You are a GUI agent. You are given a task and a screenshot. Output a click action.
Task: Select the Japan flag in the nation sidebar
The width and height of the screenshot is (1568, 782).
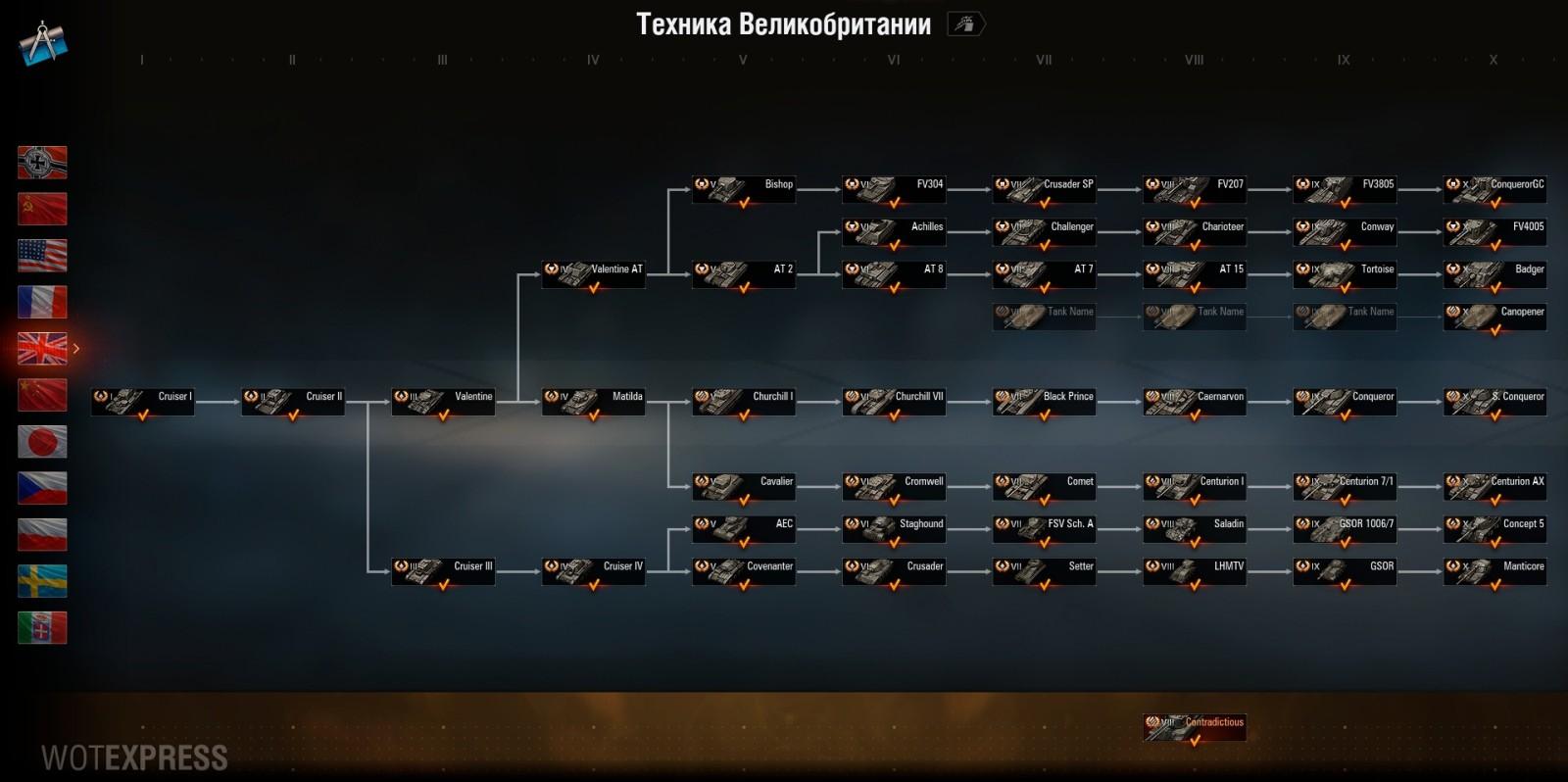(42, 442)
